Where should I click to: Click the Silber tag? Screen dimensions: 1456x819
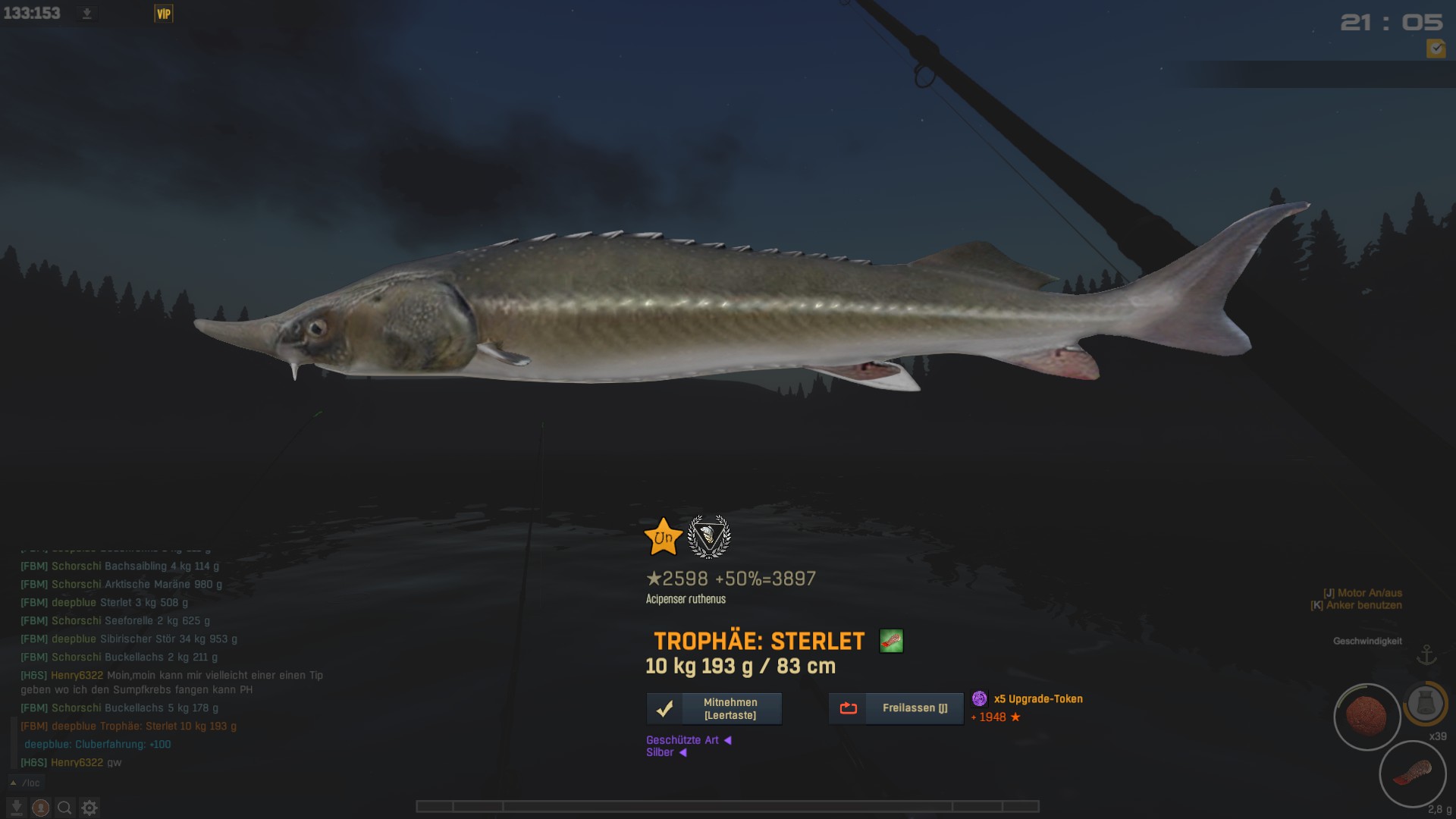(660, 752)
